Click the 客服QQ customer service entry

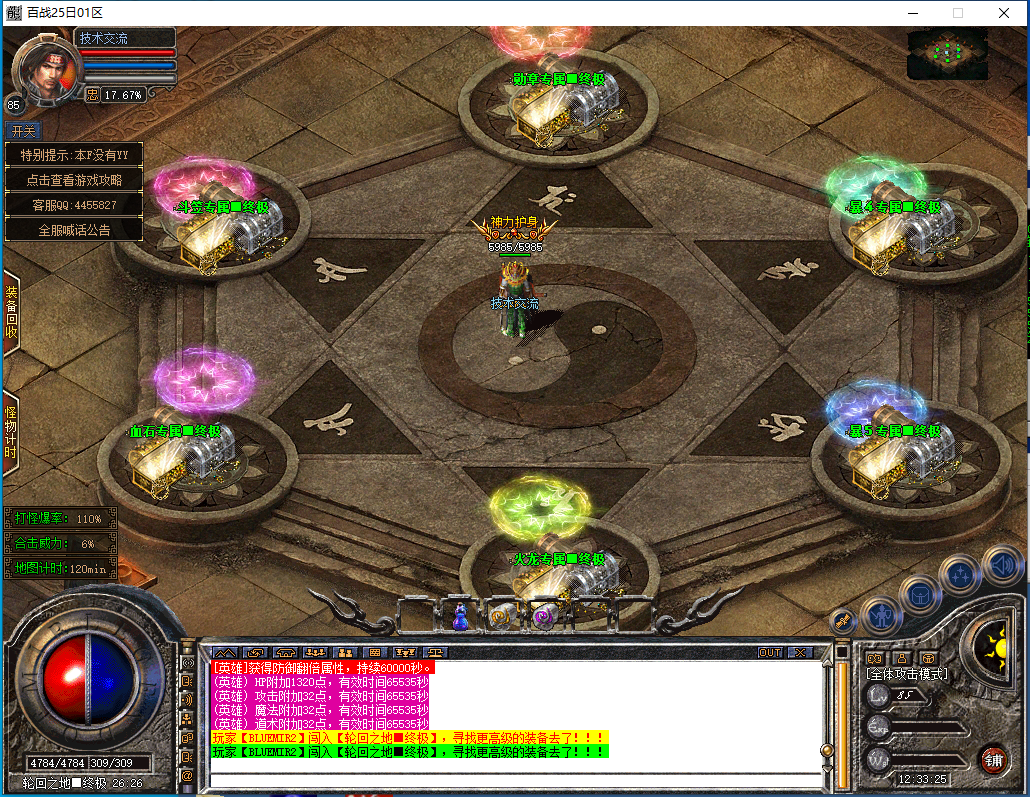(x=74, y=205)
